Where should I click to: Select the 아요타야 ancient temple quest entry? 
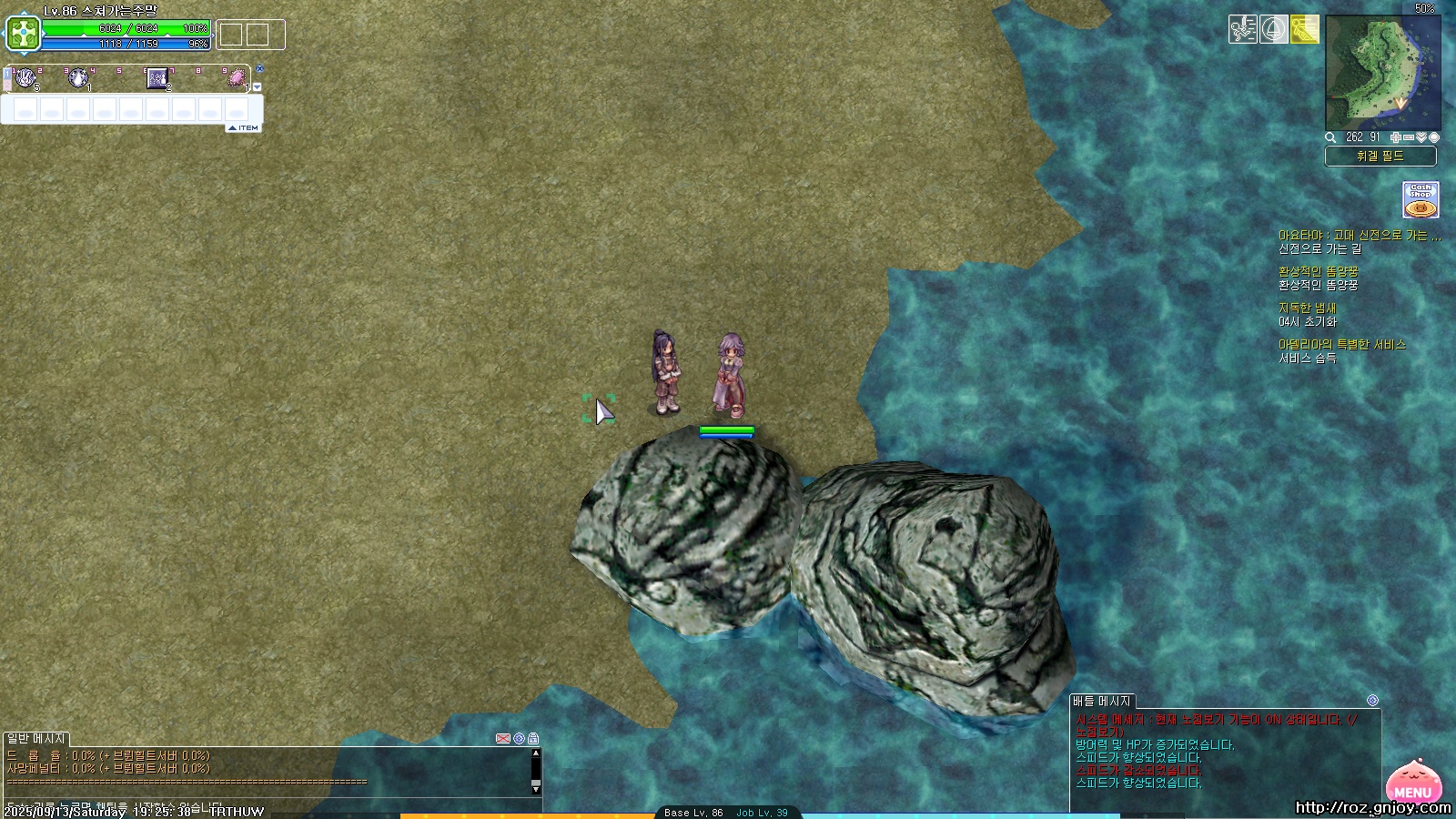coord(1359,235)
